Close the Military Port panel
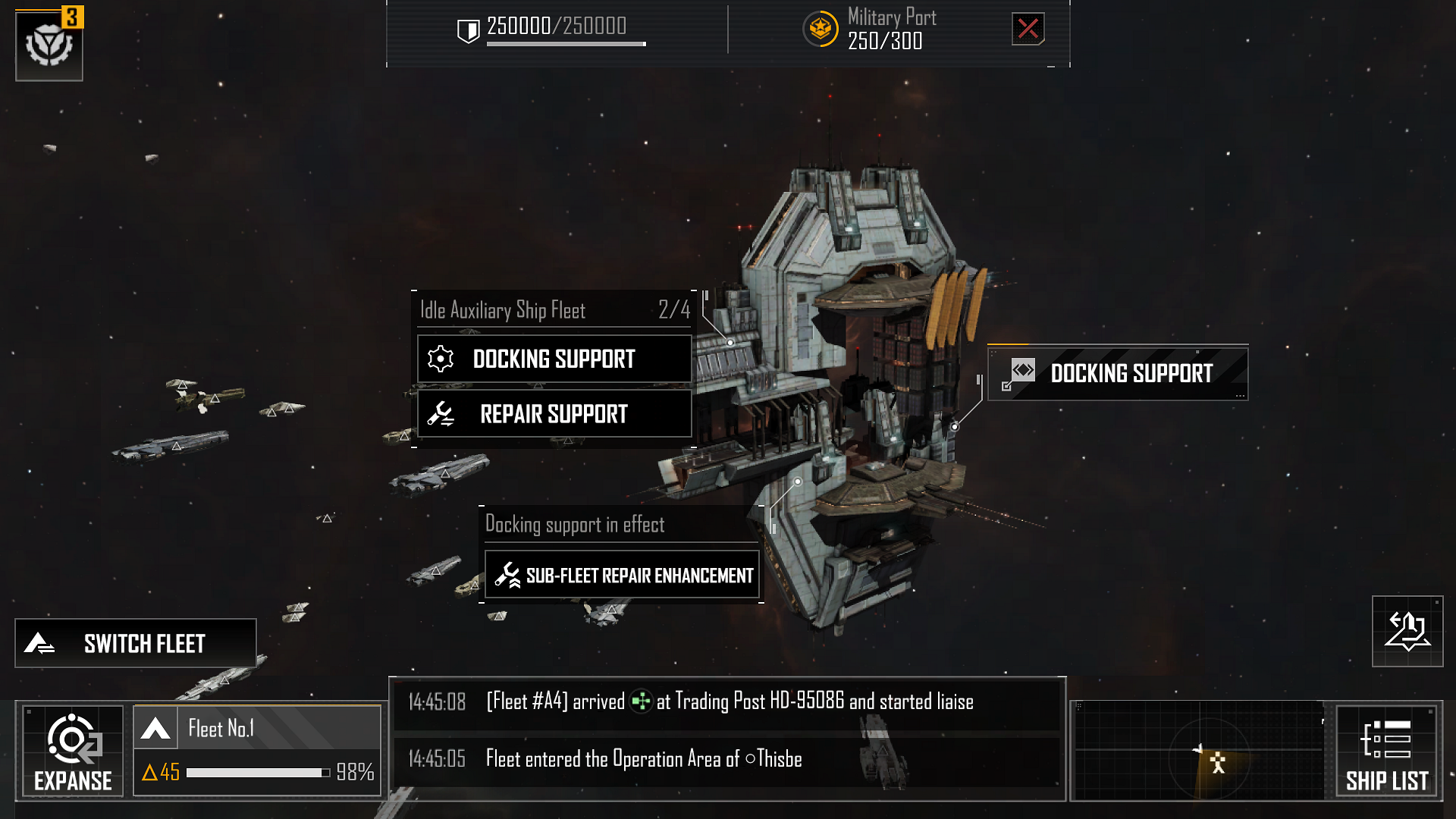The height and width of the screenshot is (819, 1456). 1028,29
